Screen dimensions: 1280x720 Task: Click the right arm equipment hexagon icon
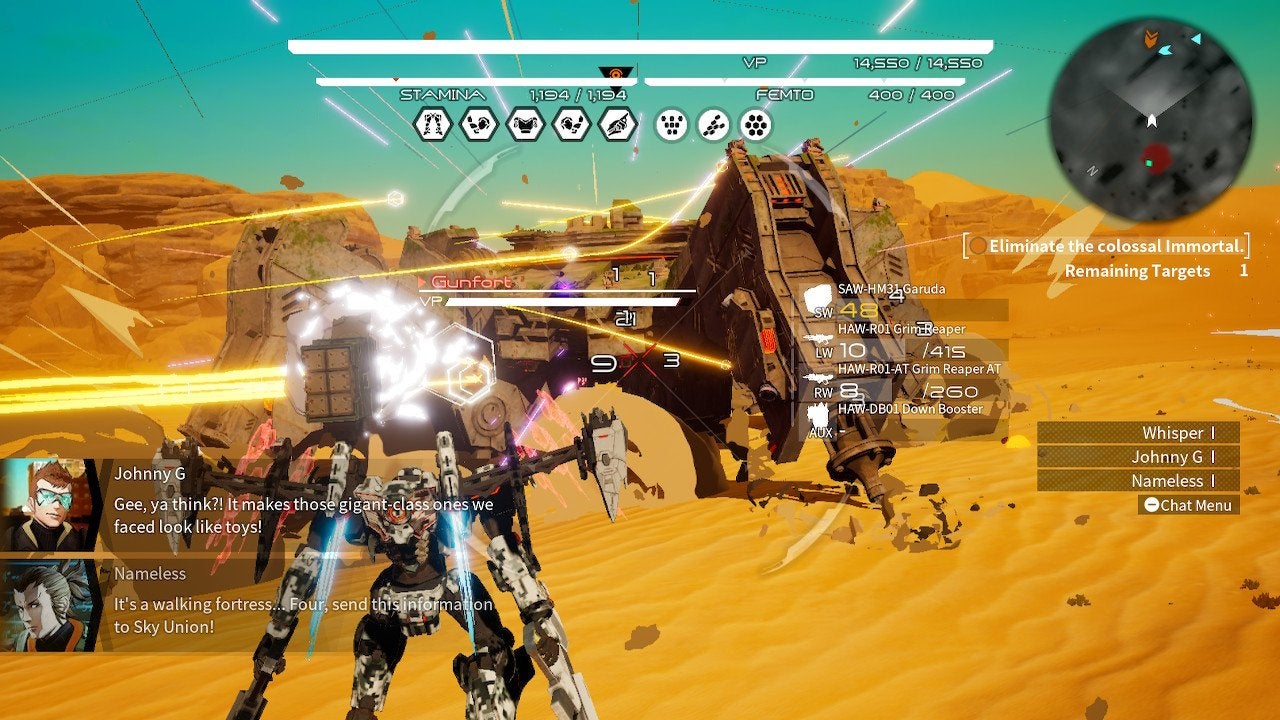point(571,124)
